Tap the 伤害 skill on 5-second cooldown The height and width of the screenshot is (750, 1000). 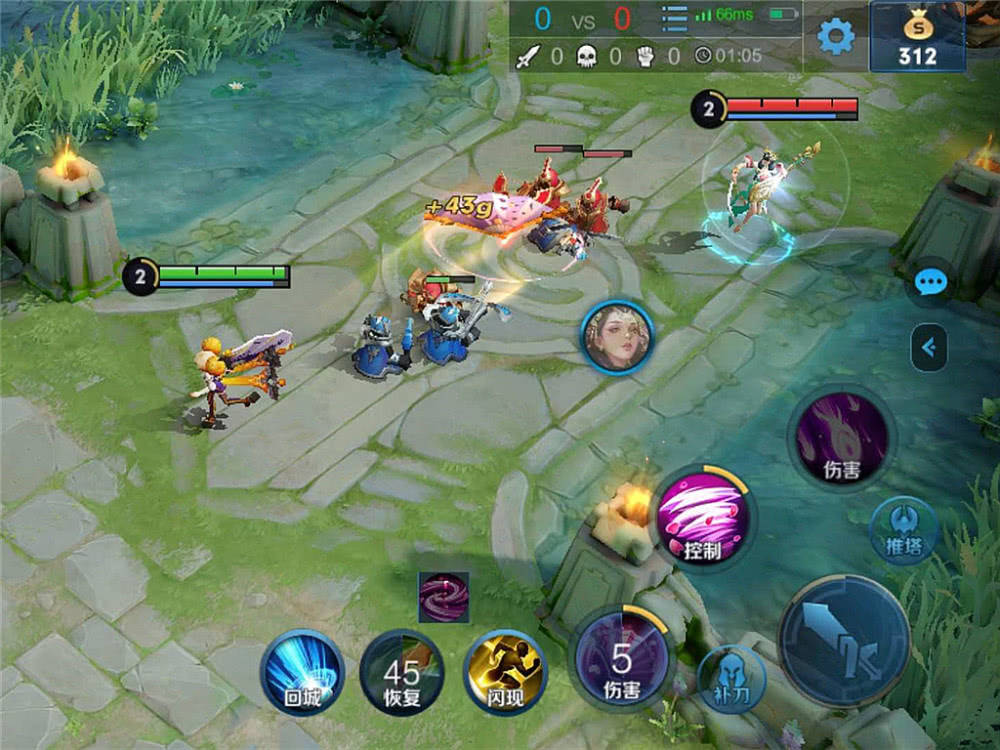(621, 659)
